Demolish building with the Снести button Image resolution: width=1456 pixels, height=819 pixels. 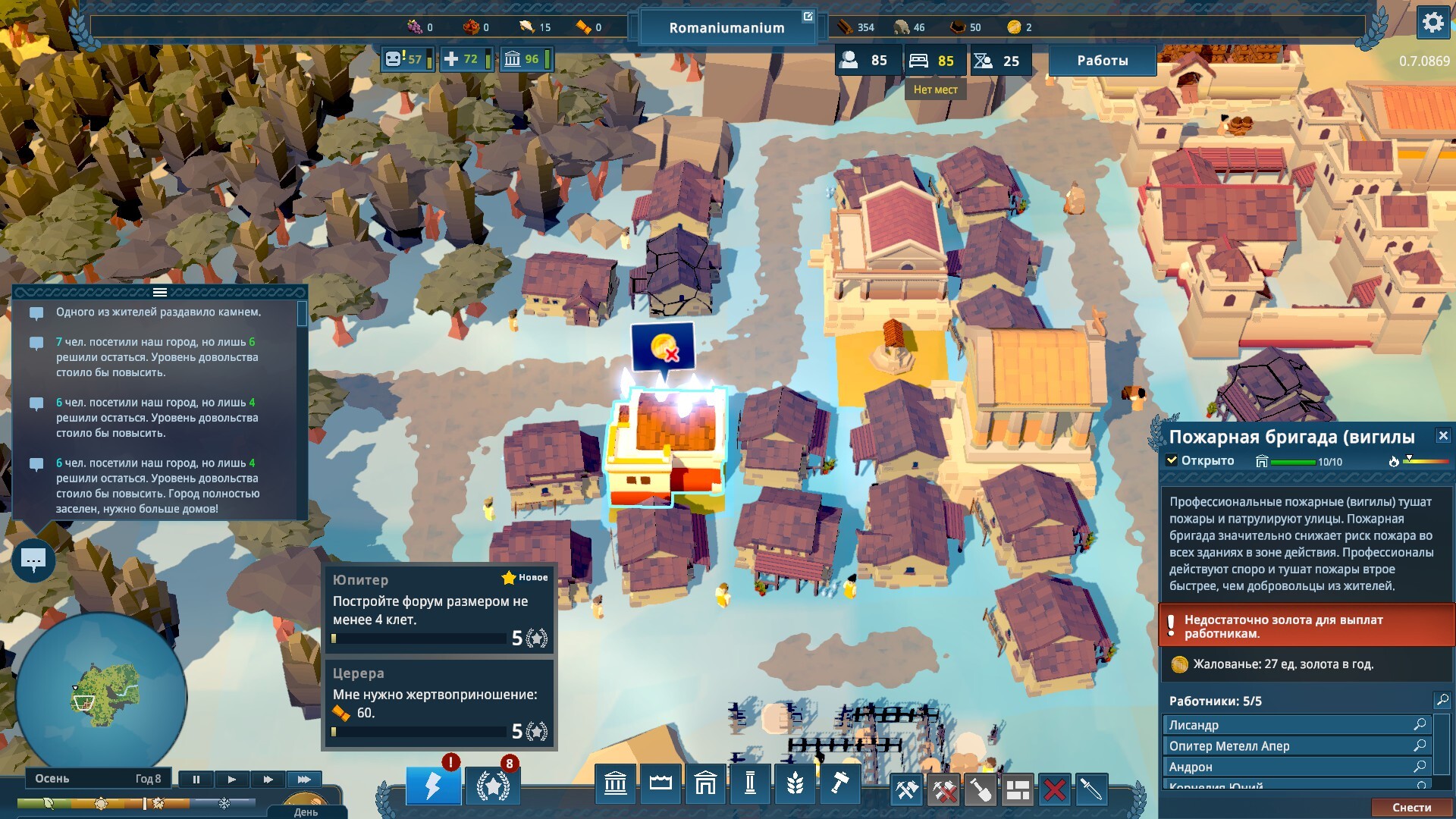point(1411,808)
